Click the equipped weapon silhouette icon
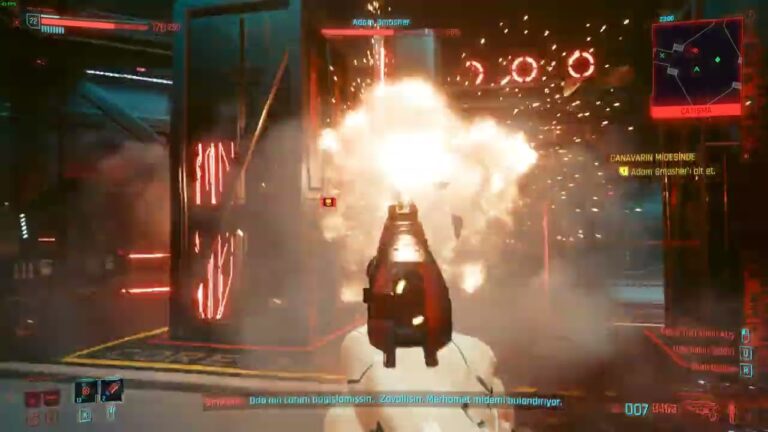This screenshot has height=432, width=768. 704,409
